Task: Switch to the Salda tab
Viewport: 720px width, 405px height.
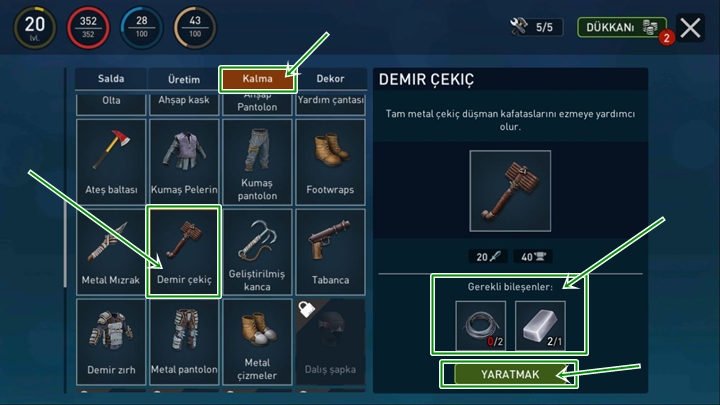Action: 110,79
